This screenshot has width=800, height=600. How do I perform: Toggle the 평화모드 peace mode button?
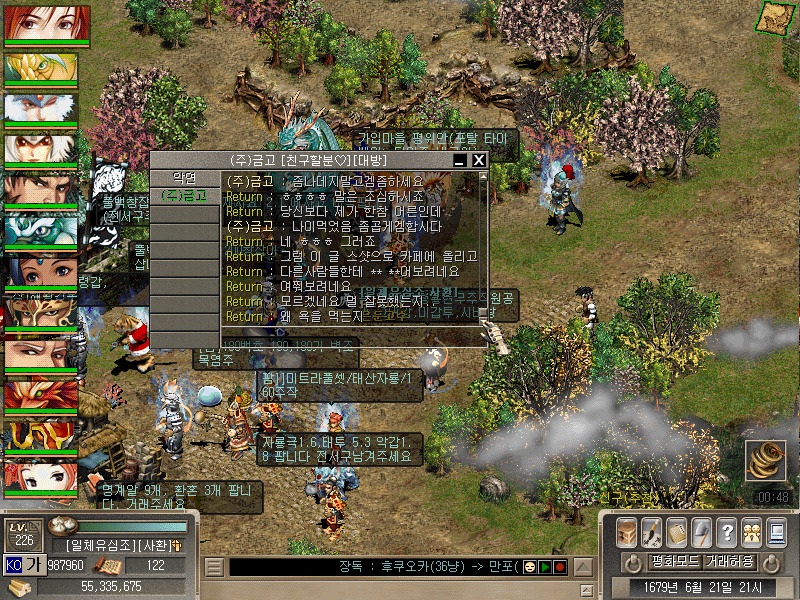click(673, 561)
